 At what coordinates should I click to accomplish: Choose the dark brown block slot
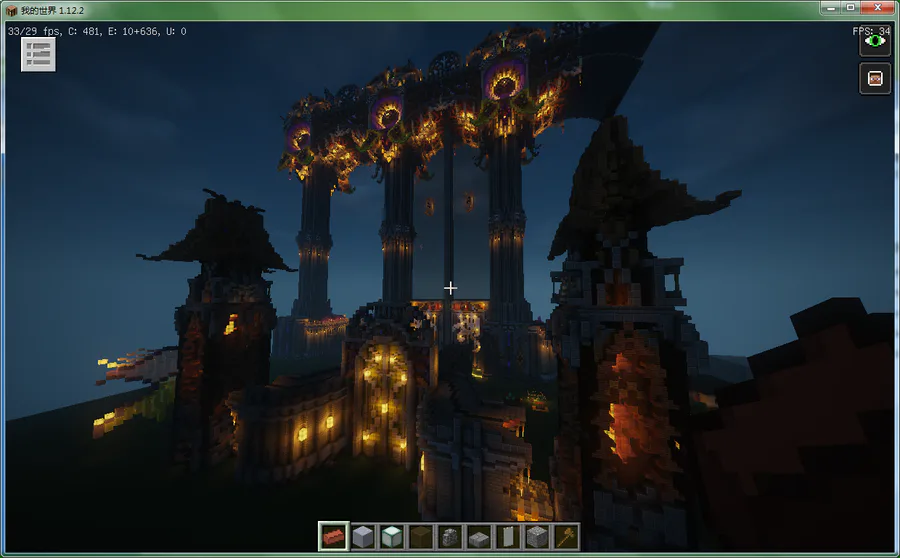pyautogui.click(x=421, y=536)
